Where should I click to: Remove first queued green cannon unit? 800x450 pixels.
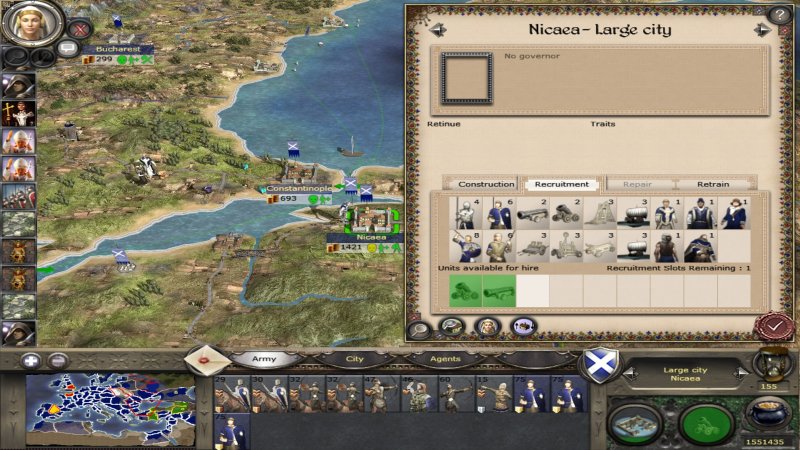(x=466, y=290)
